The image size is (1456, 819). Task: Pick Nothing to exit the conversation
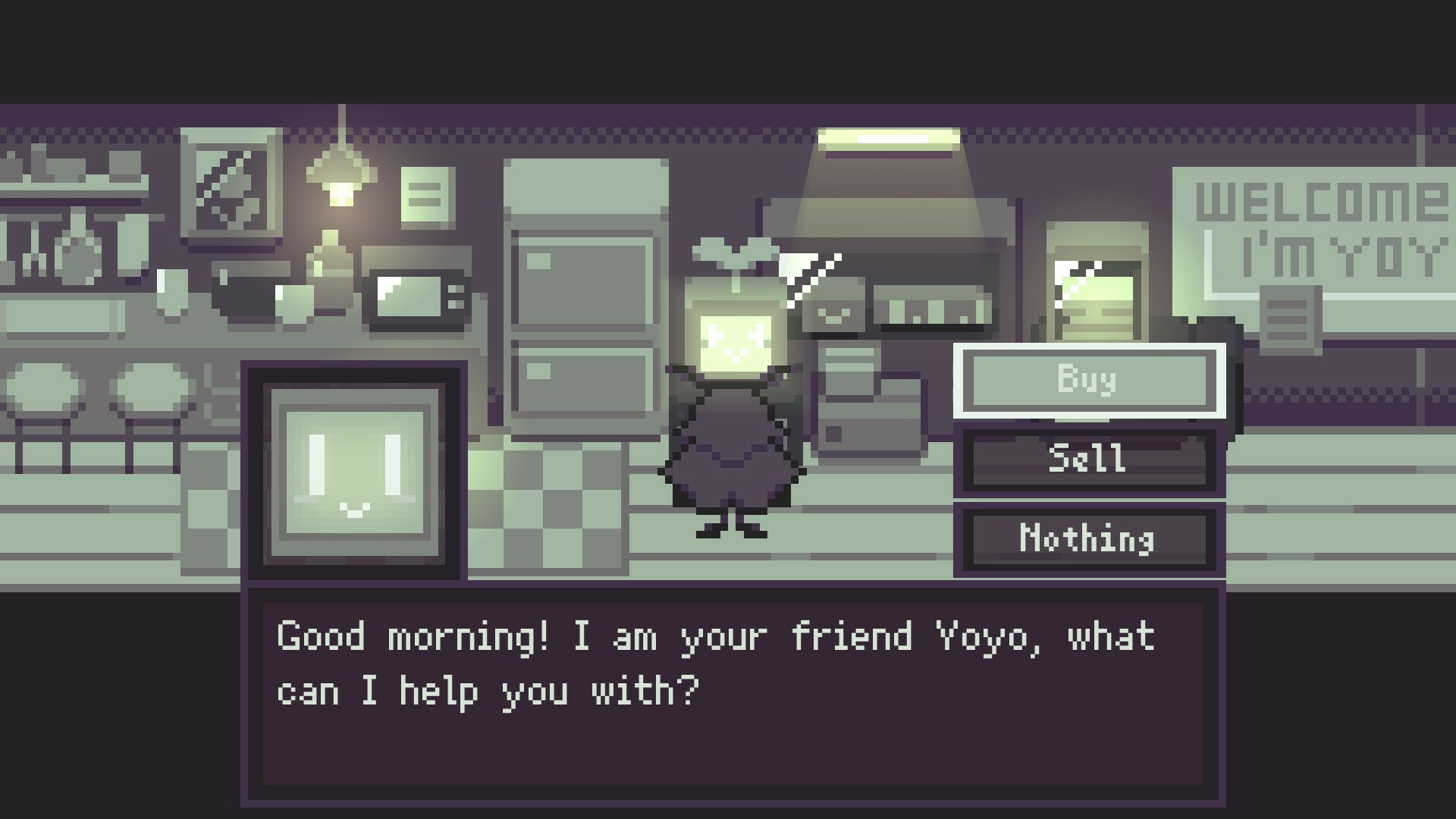tap(1090, 540)
